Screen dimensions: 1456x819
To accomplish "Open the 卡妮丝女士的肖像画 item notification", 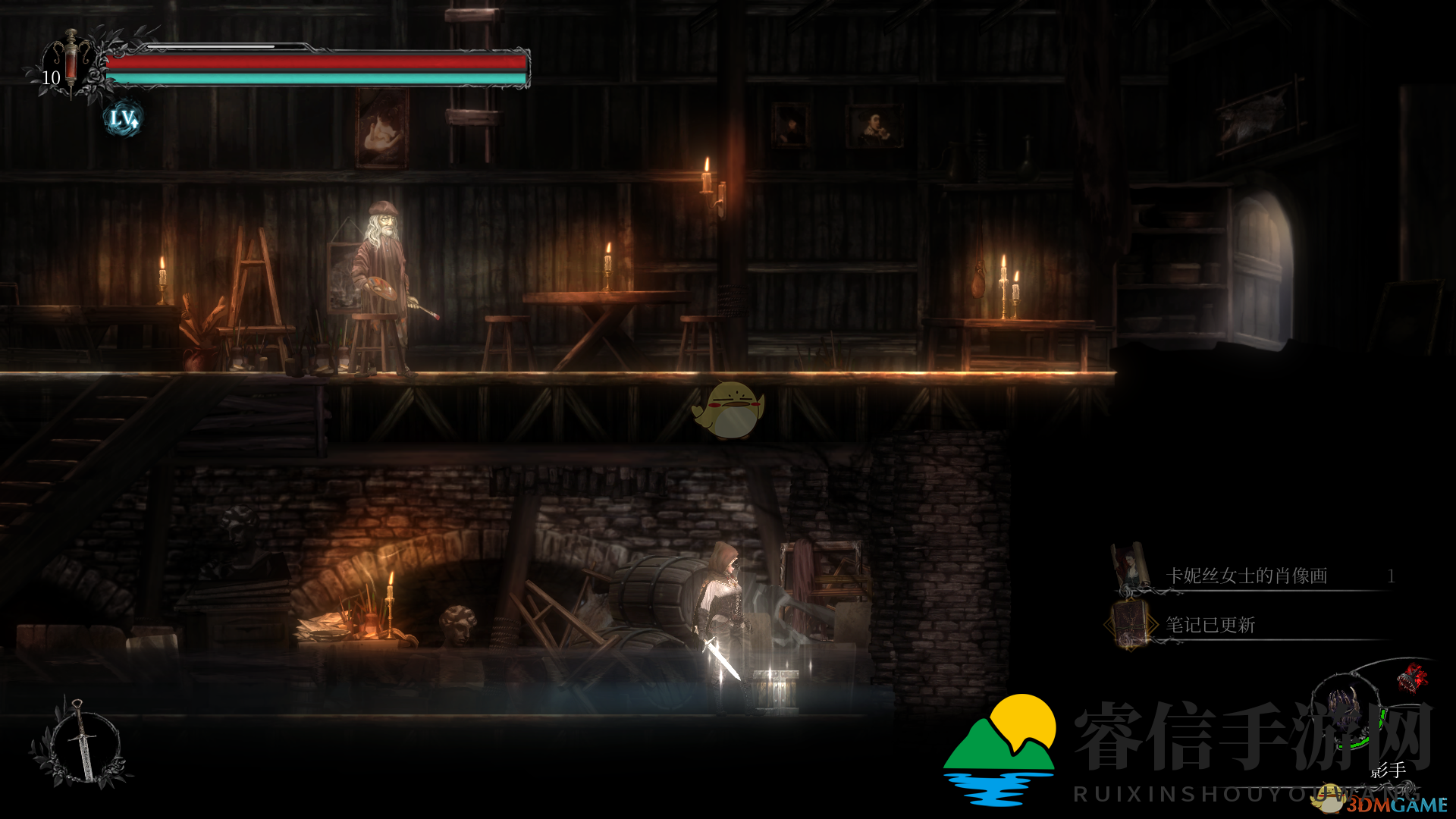I will [1246, 576].
